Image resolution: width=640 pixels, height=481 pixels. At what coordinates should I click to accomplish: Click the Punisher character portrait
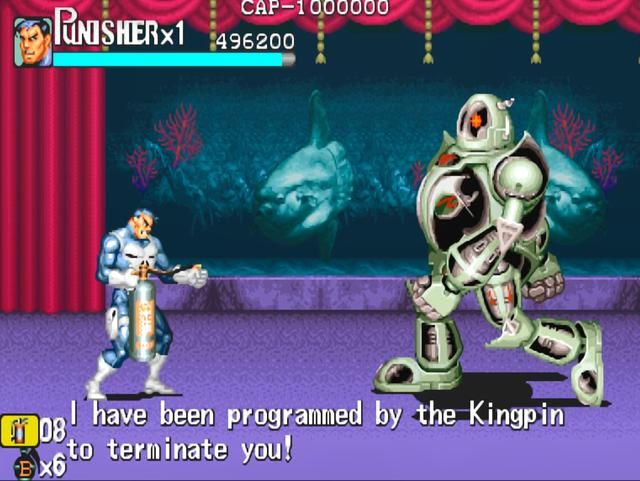coord(33,42)
